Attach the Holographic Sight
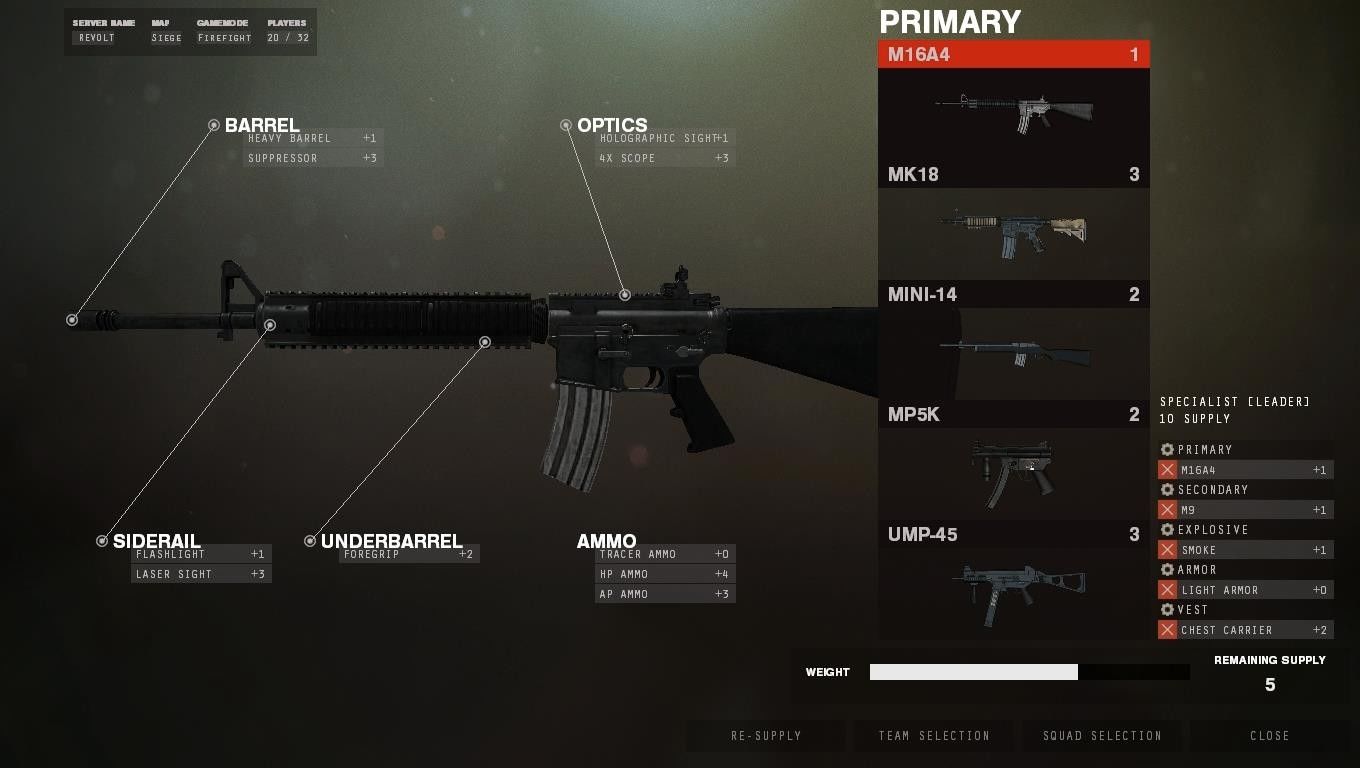The width and height of the screenshot is (1360, 768). (x=665, y=138)
